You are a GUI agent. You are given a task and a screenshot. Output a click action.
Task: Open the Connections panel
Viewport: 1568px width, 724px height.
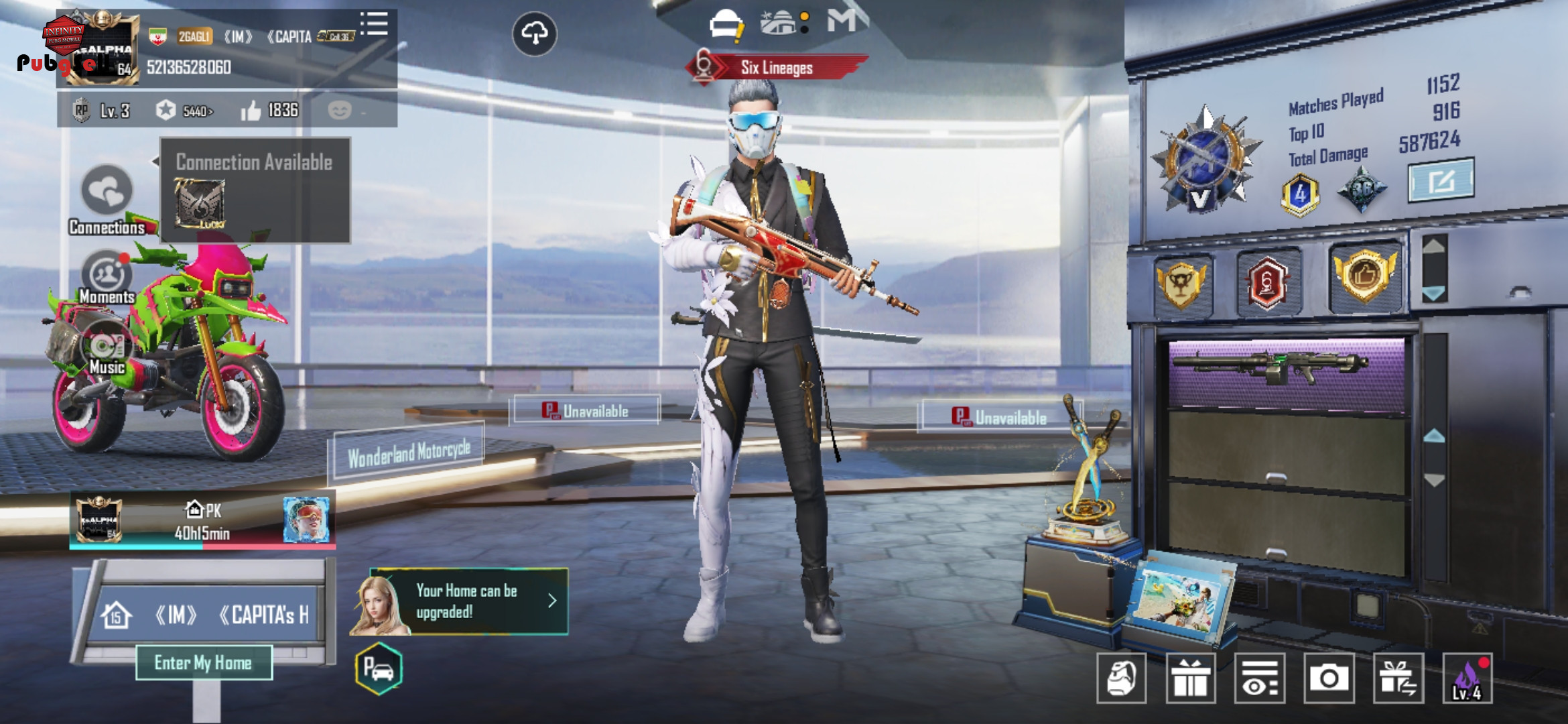(107, 194)
